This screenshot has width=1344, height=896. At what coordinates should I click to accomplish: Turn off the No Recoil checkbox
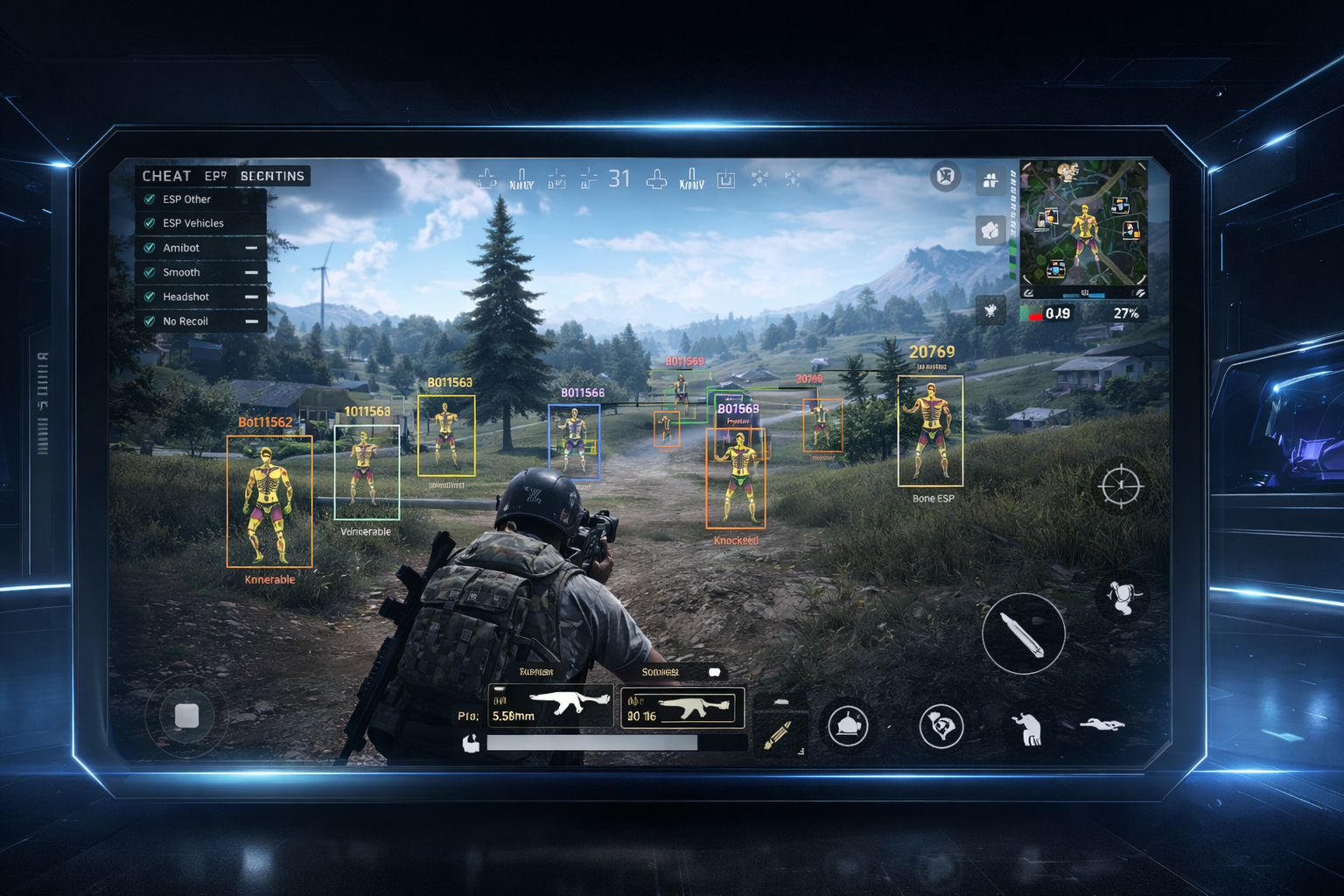150,322
